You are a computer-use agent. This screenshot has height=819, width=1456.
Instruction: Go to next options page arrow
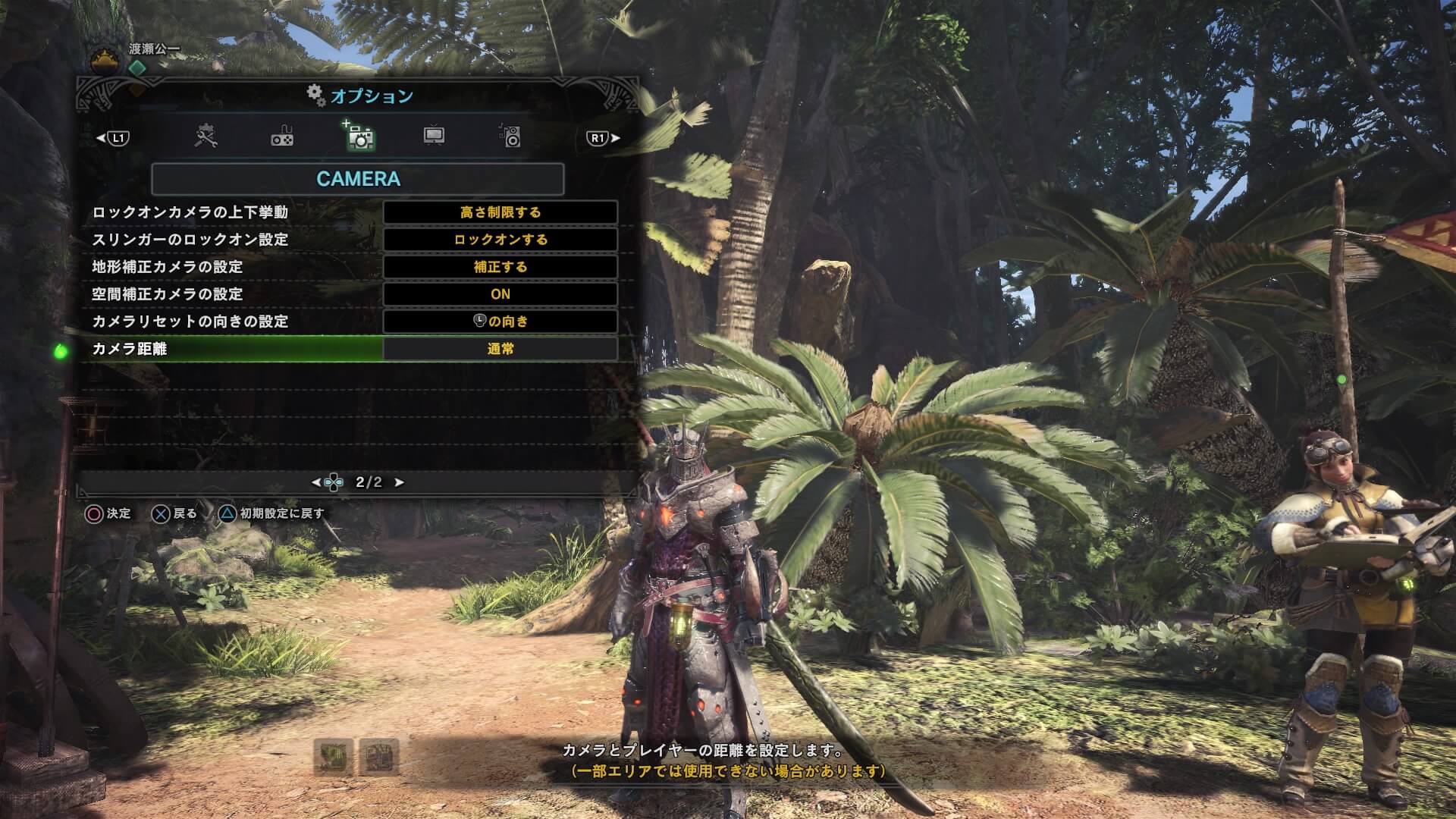click(x=400, y=482)
